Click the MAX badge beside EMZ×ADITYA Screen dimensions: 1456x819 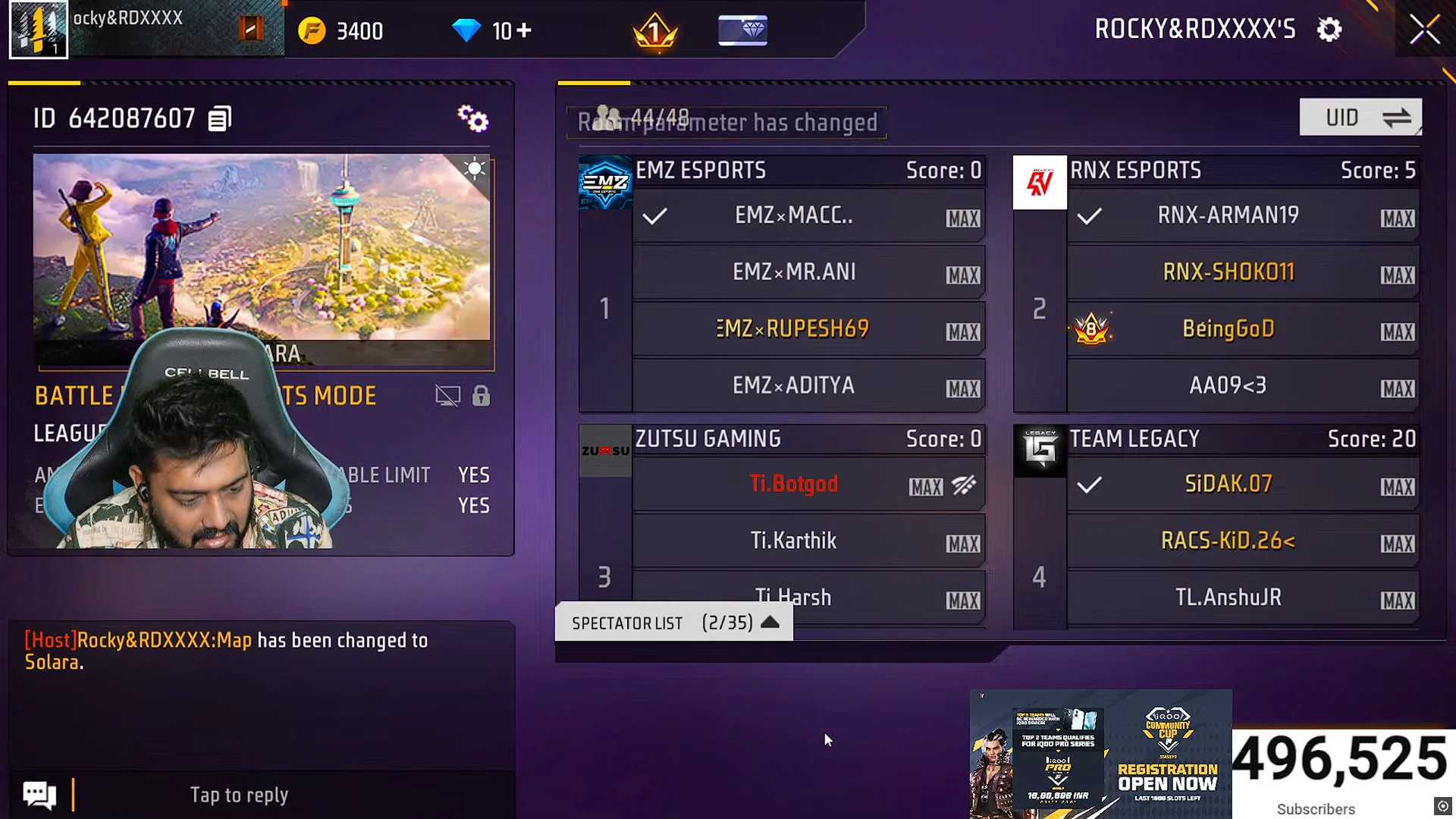[962, 389]
